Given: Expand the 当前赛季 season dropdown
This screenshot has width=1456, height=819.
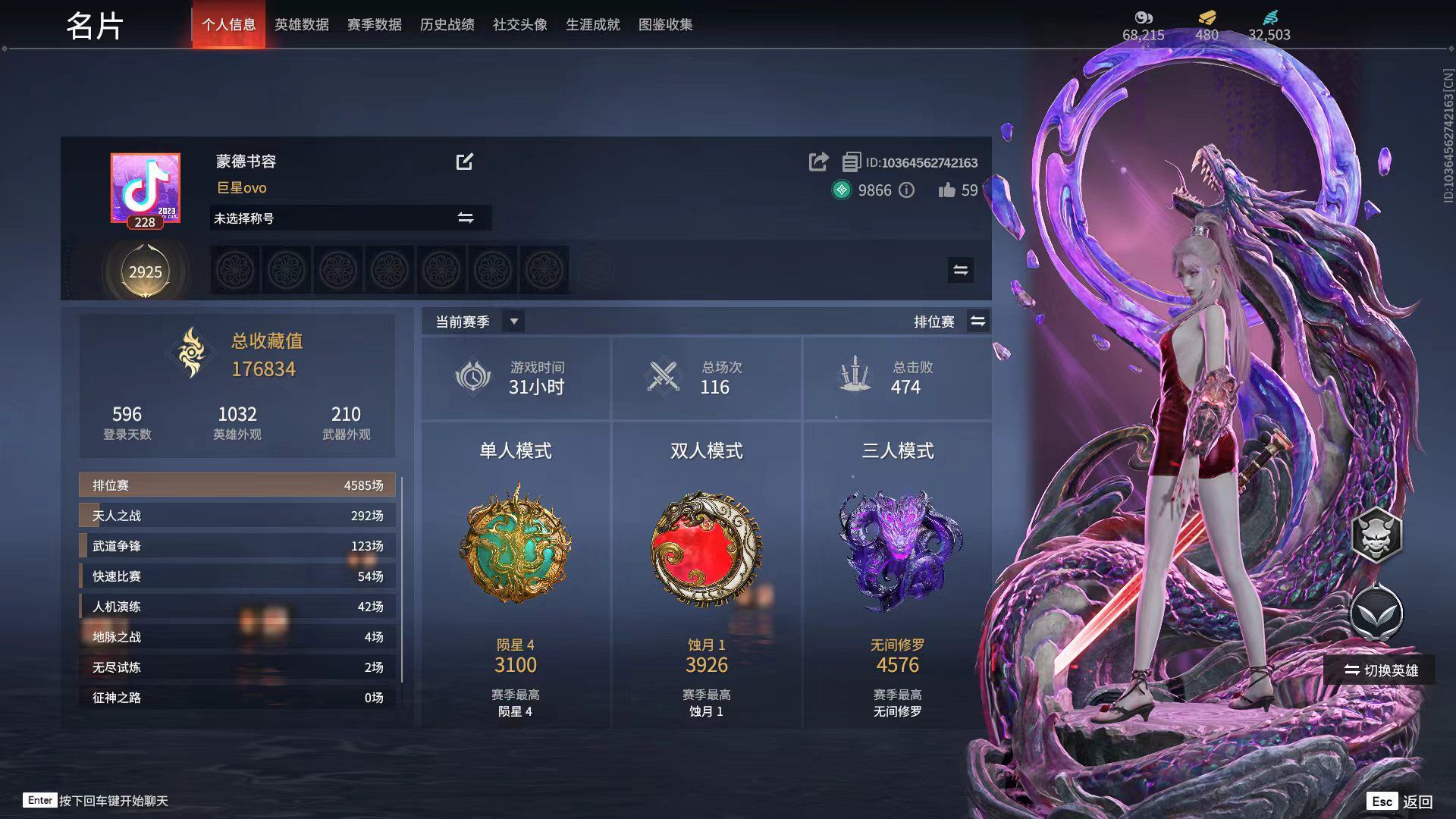Looking at the screenshot, I should pos(513,322).
